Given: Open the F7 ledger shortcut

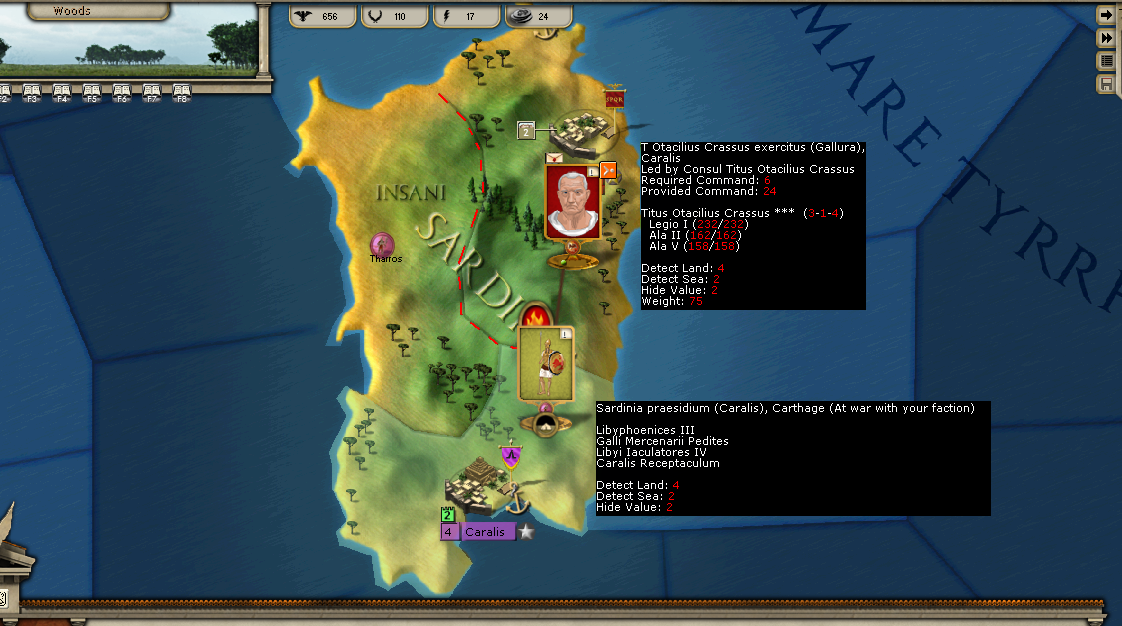Looking at the screenshot, I should (152, 93).
